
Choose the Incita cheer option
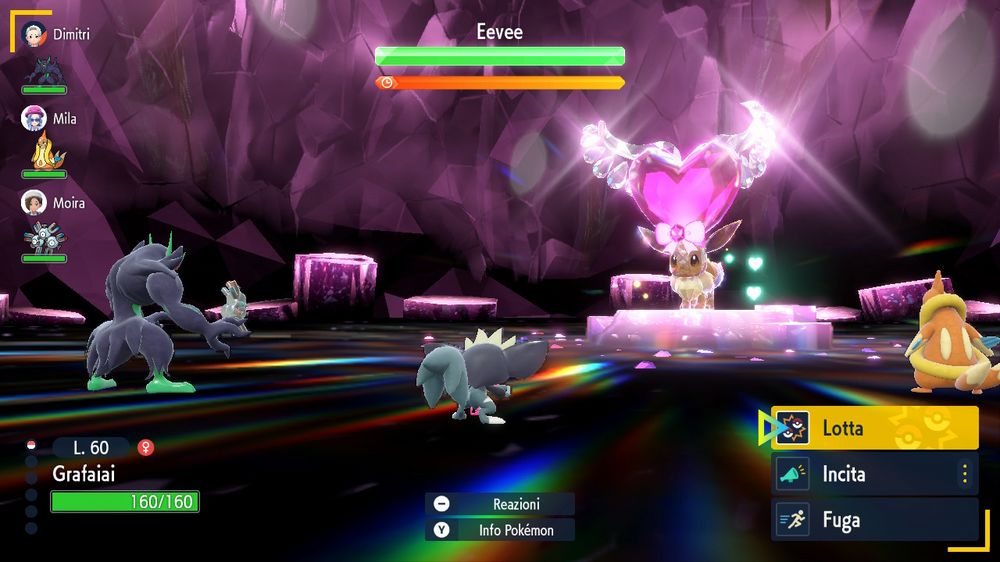(x=860, y=474)
